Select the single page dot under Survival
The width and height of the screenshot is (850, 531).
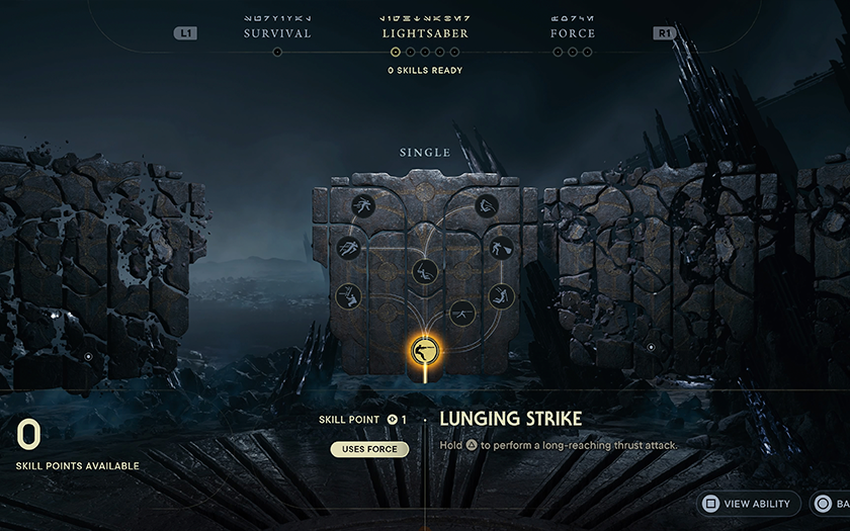point(277,52)
